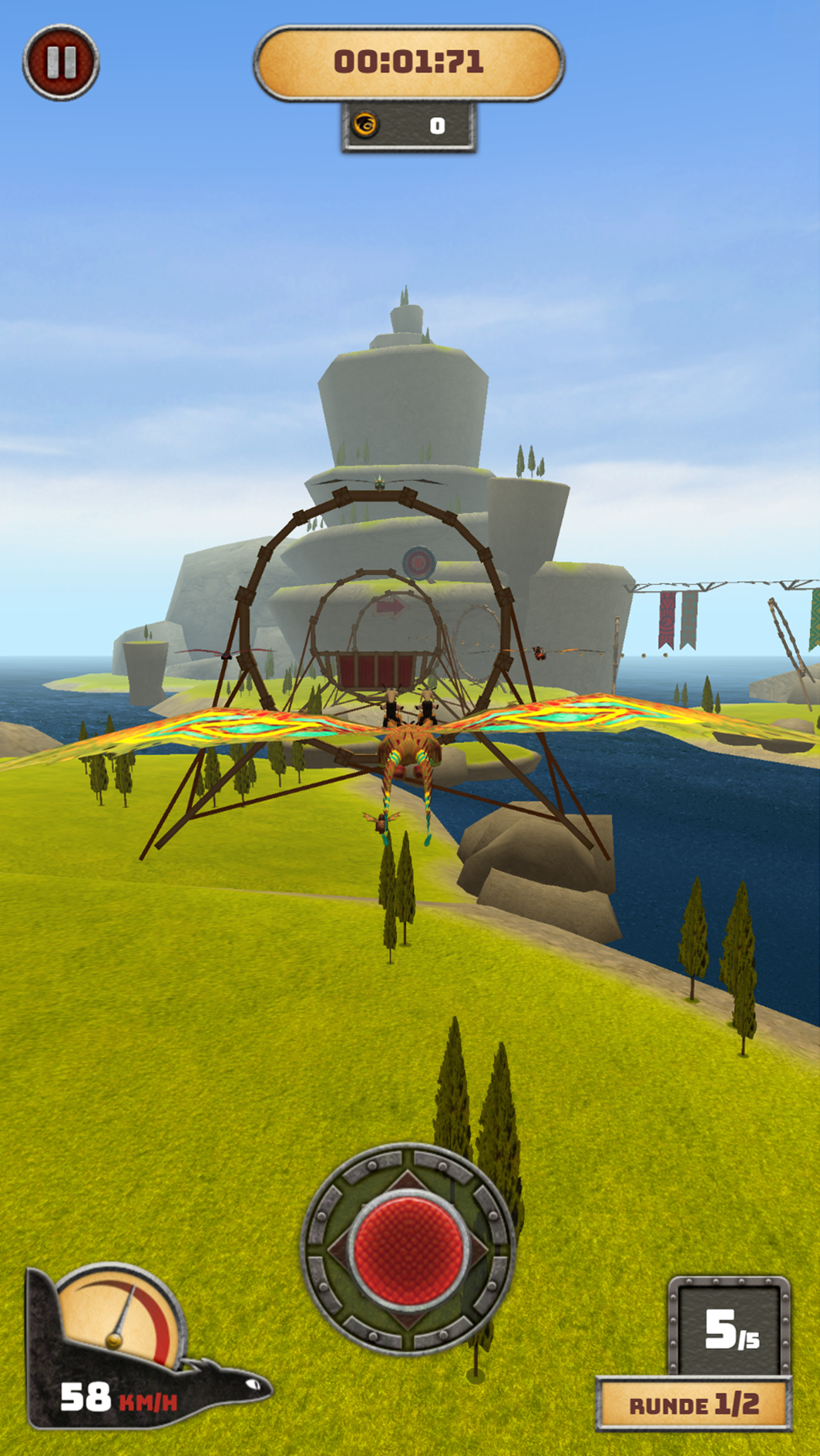Tap the red joystick control button

408,1248
